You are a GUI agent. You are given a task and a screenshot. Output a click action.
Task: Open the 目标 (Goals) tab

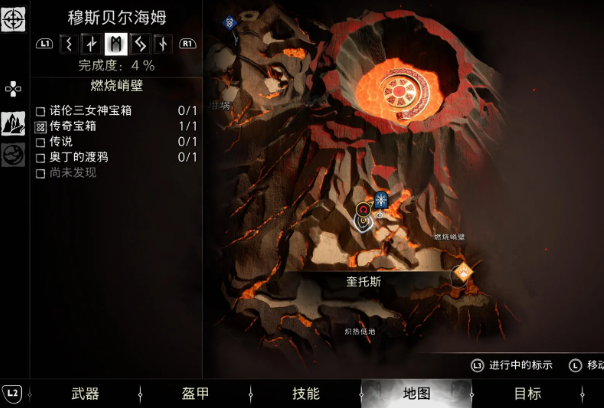coord(527,393)
